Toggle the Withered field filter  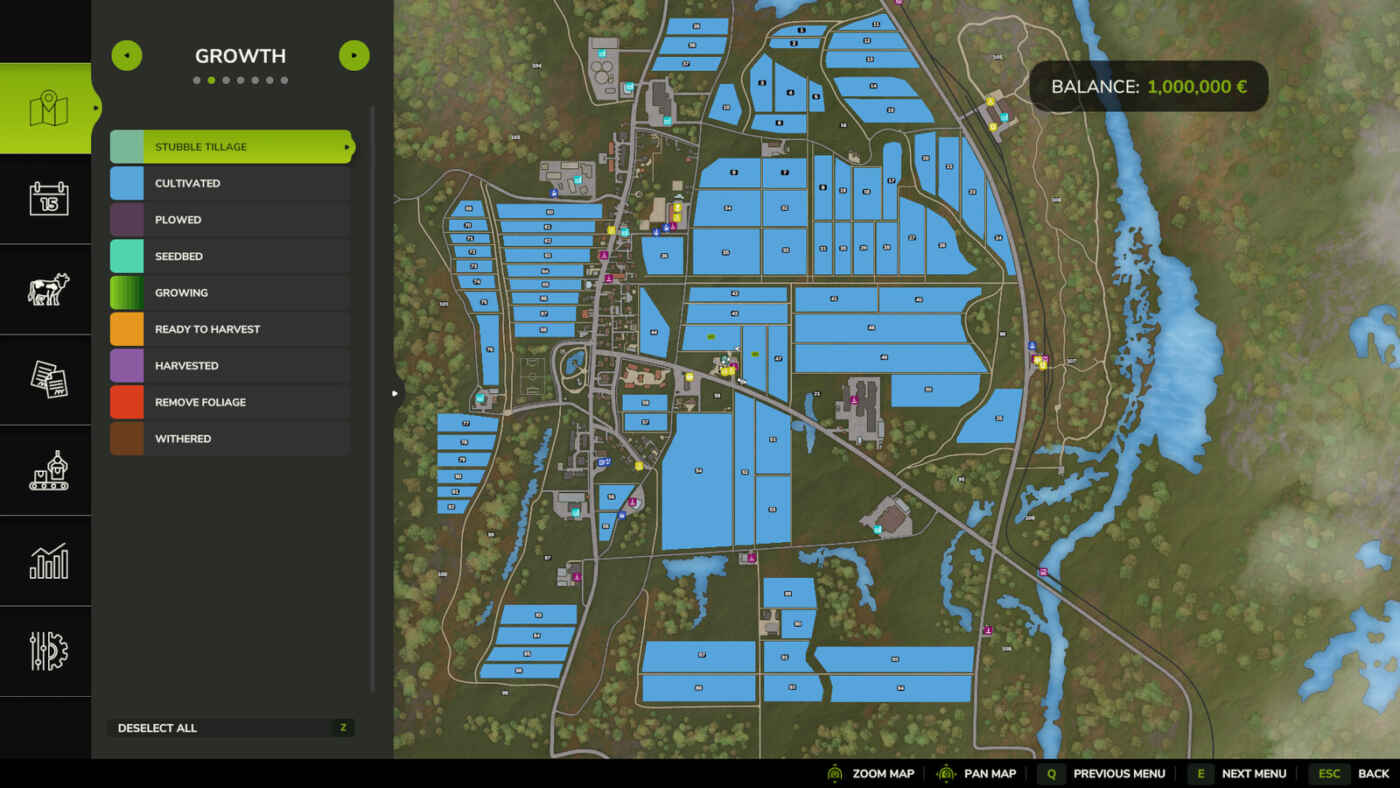point(230,438)
